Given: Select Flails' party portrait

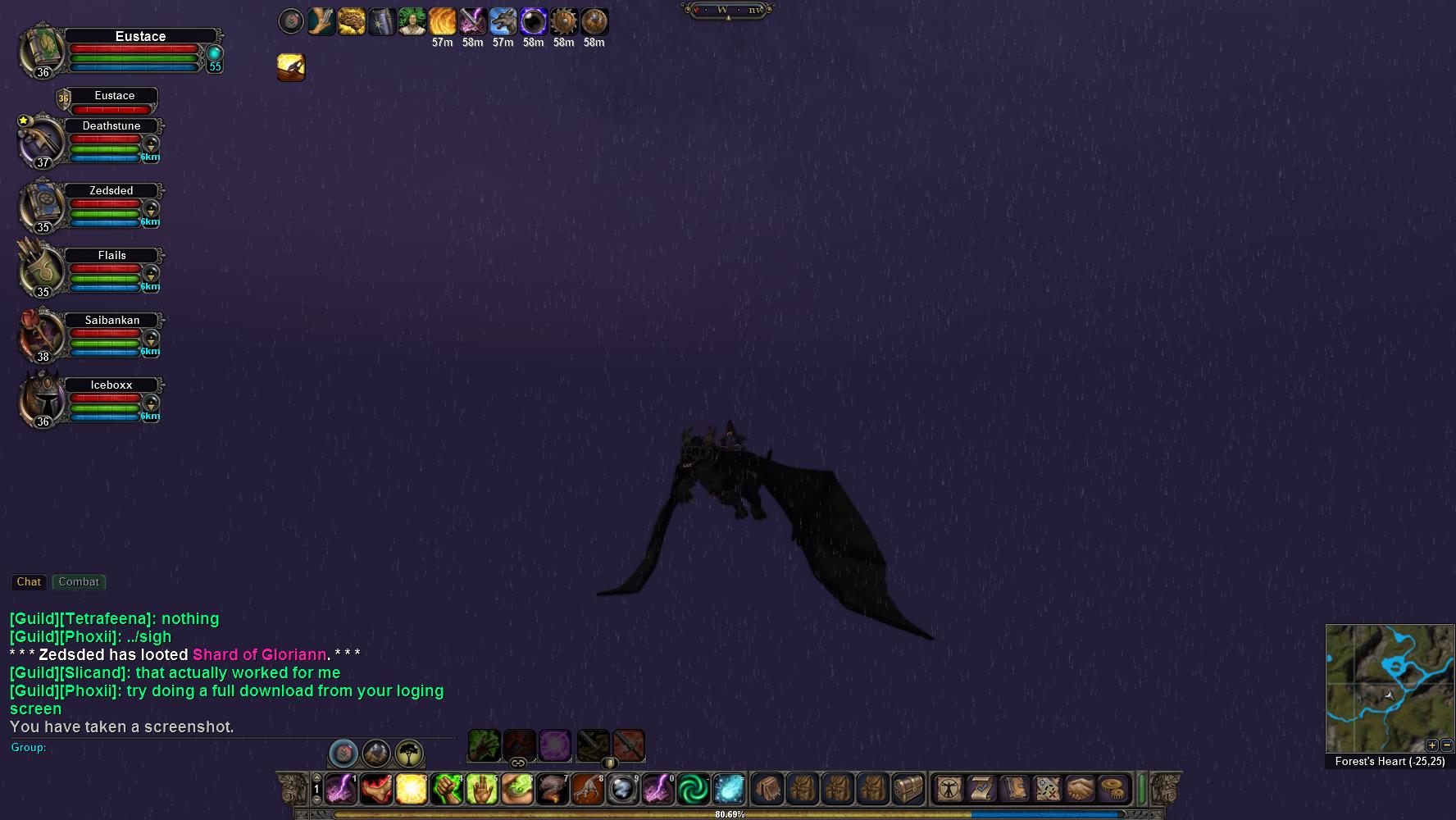Looking at the screenshot, I should (x=41, y=268).
